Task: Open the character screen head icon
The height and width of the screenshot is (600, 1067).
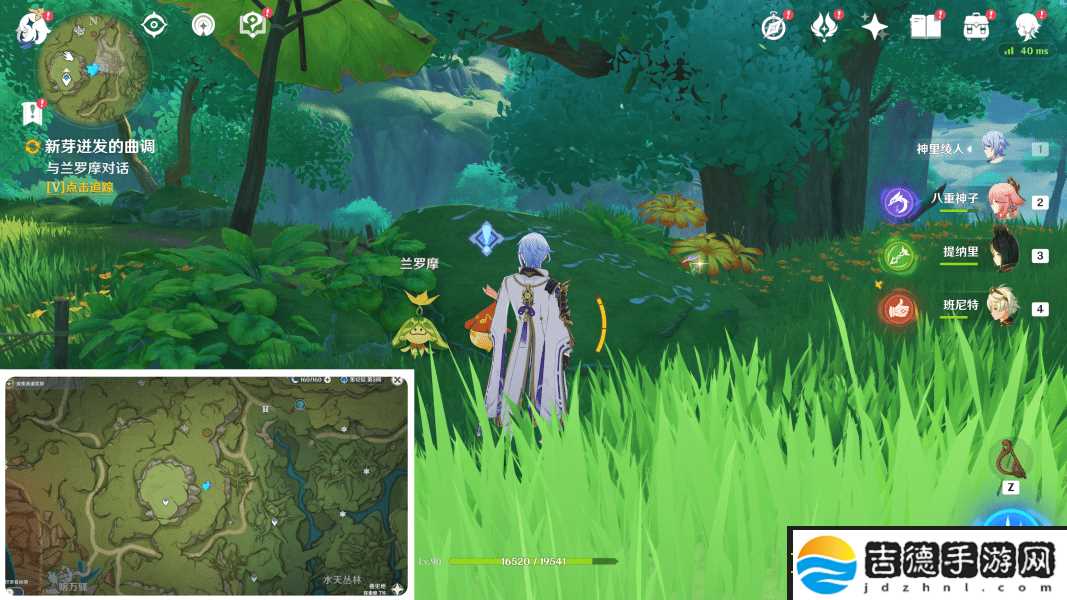Action: [x=1027, y=25]
